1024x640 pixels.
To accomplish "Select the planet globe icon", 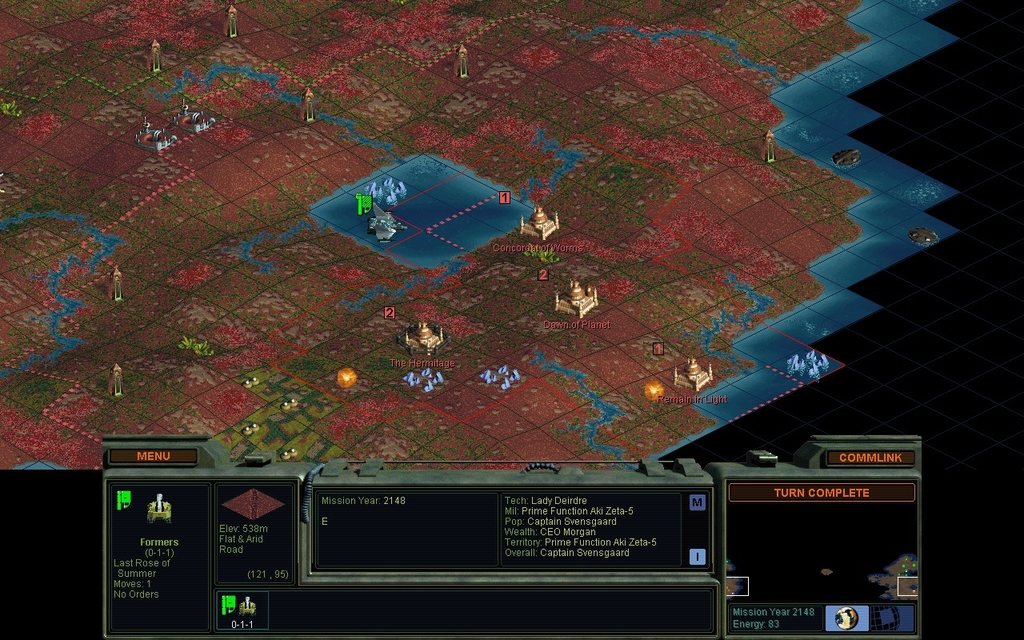I will pyautogui.click(x=847, y=617).
